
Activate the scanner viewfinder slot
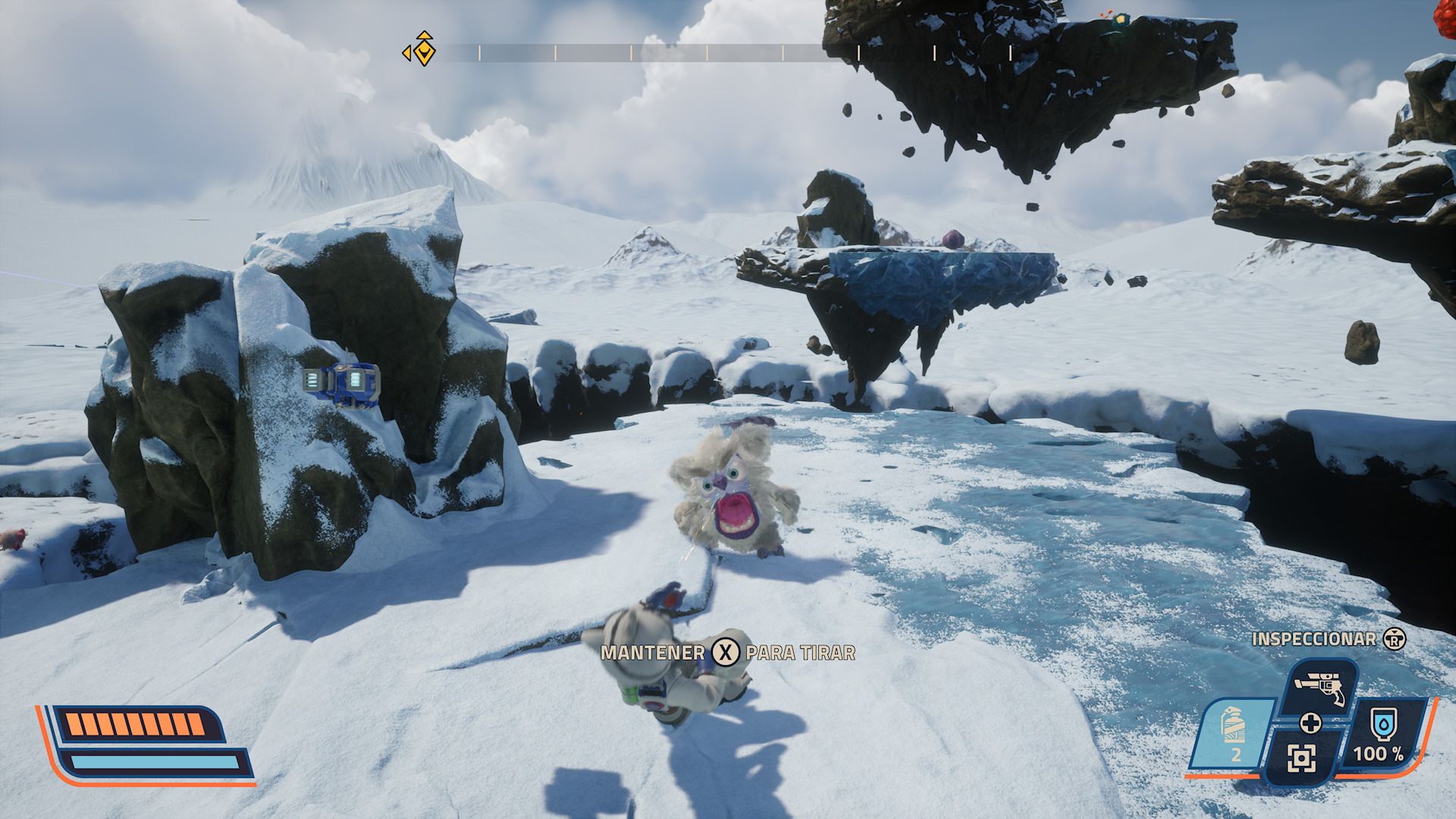[x=1301, y=757]
